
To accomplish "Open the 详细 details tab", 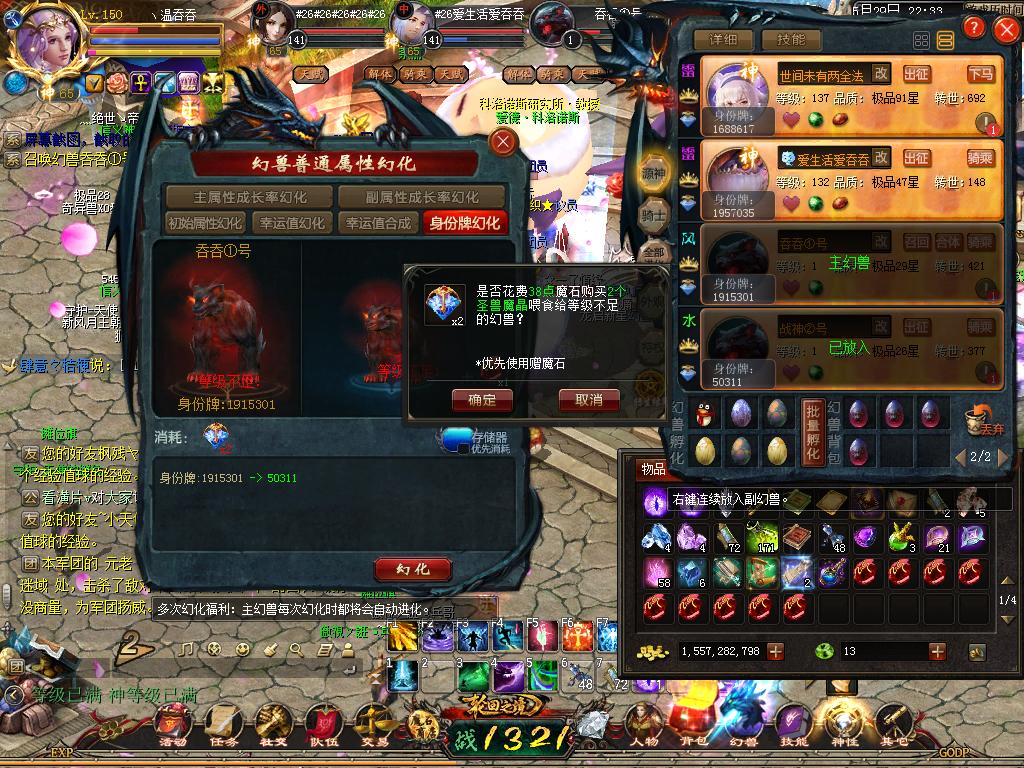I will coord(723,40).
